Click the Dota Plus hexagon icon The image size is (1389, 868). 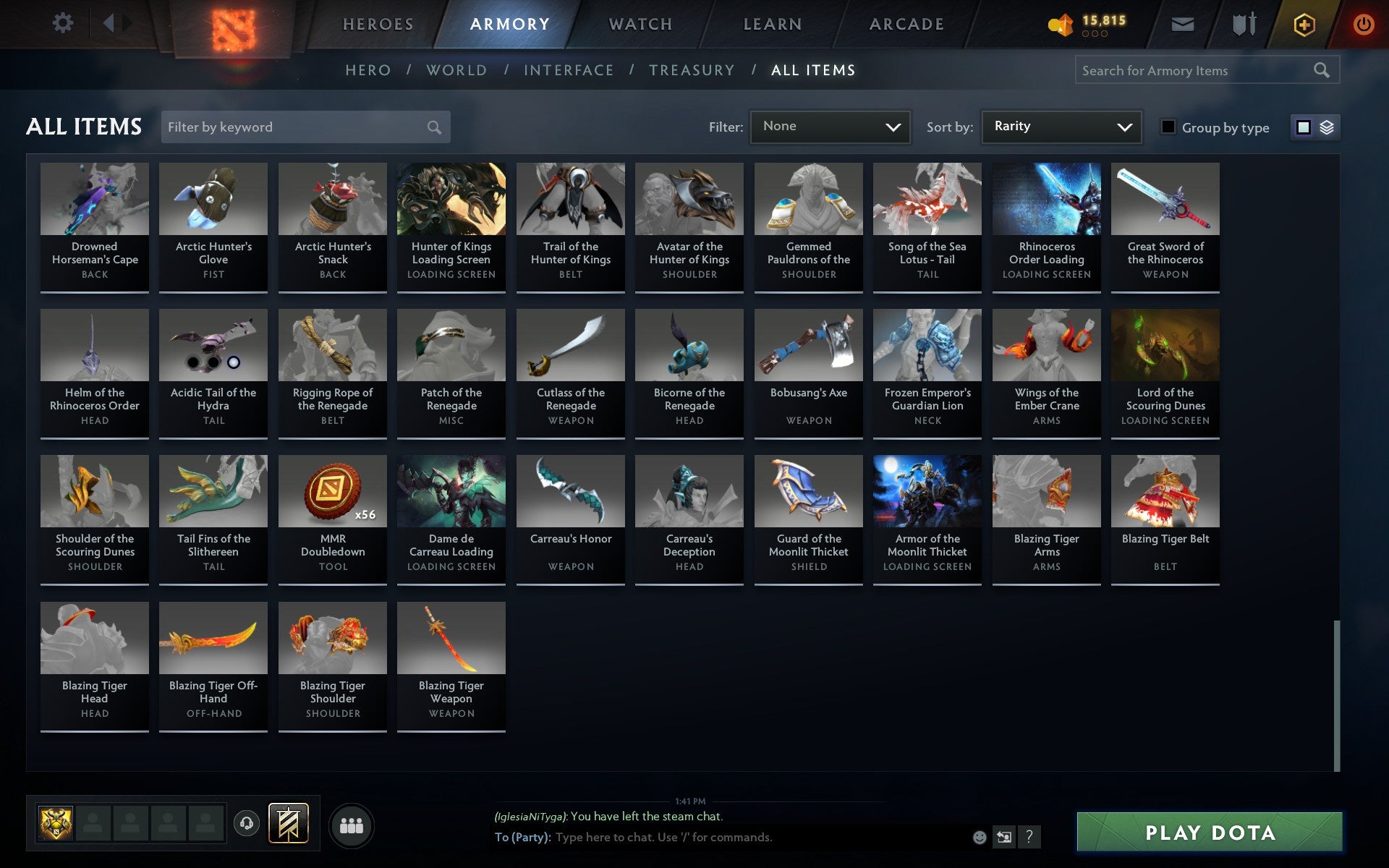(x=1303, y=23)
